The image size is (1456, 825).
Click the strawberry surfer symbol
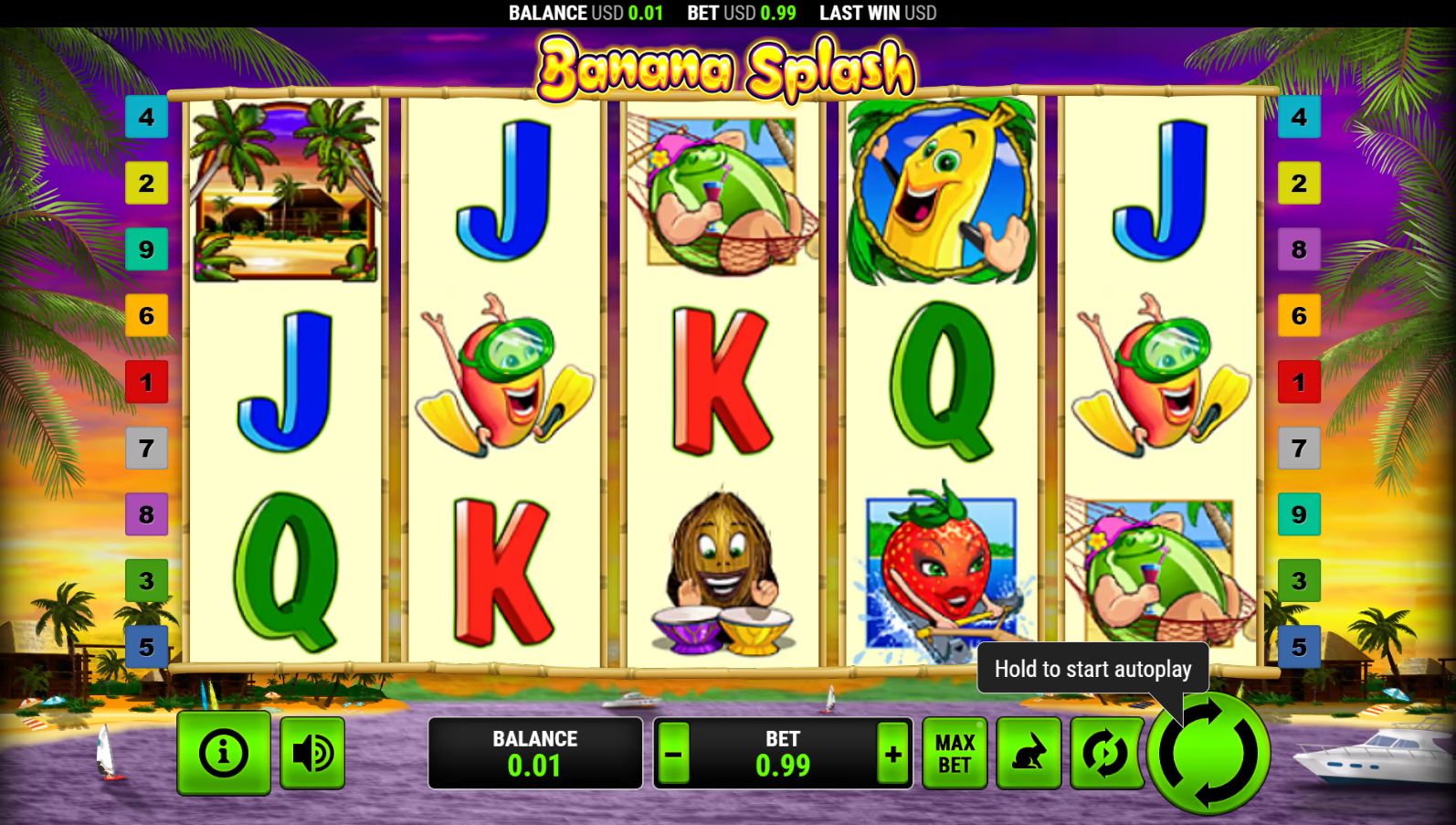(940, 566)
